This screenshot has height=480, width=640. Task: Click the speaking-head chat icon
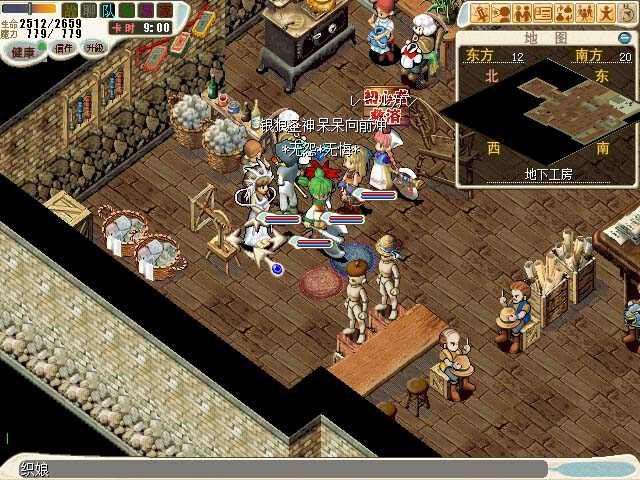(x=501, y=13)
